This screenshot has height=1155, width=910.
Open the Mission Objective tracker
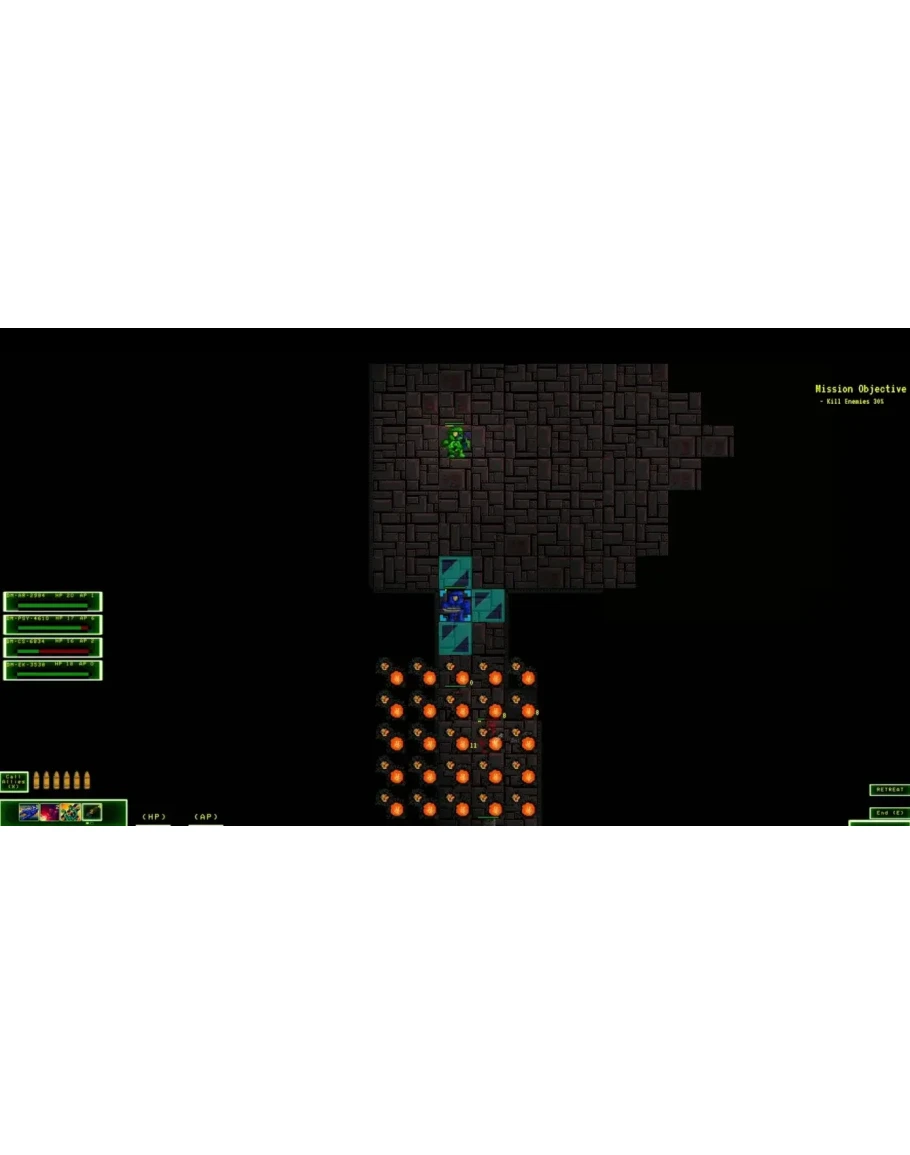point(860,389)
